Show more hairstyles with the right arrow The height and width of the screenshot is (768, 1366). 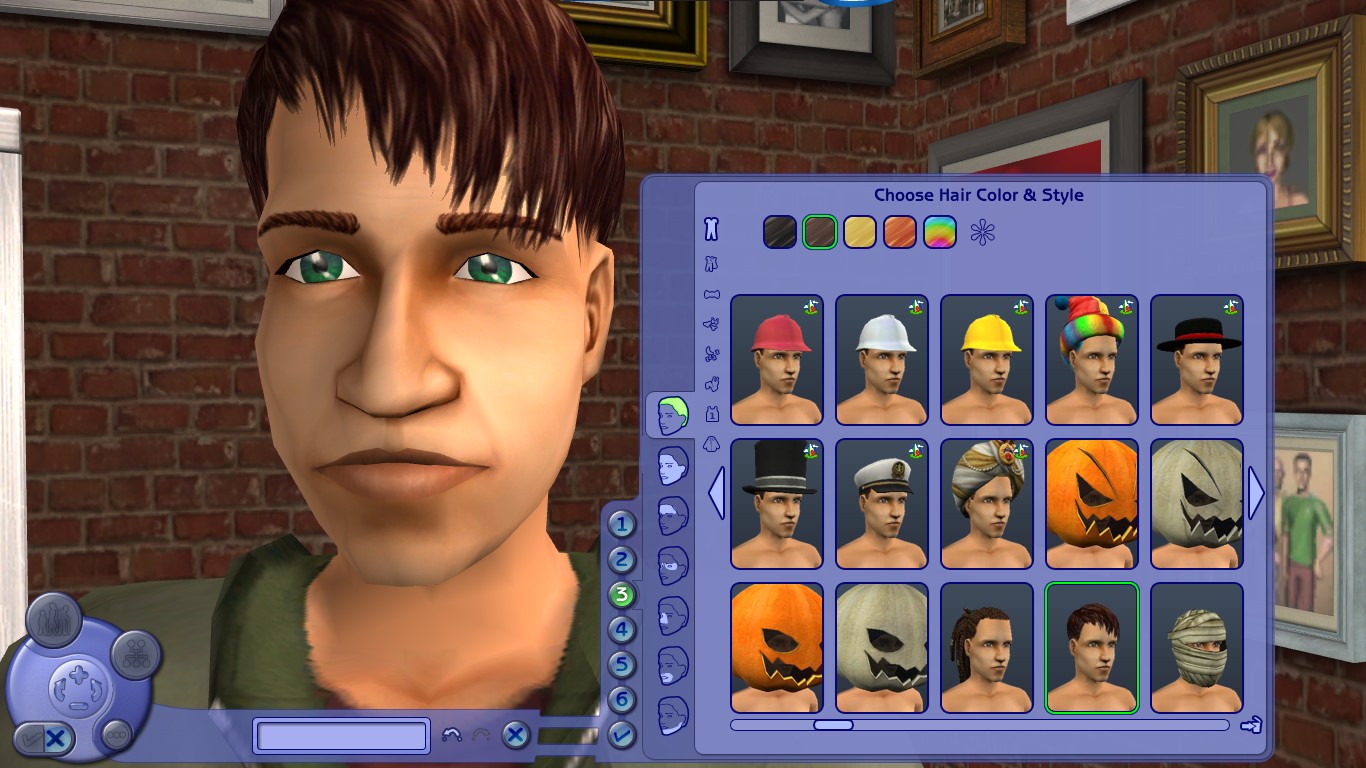pos(1257,492)
